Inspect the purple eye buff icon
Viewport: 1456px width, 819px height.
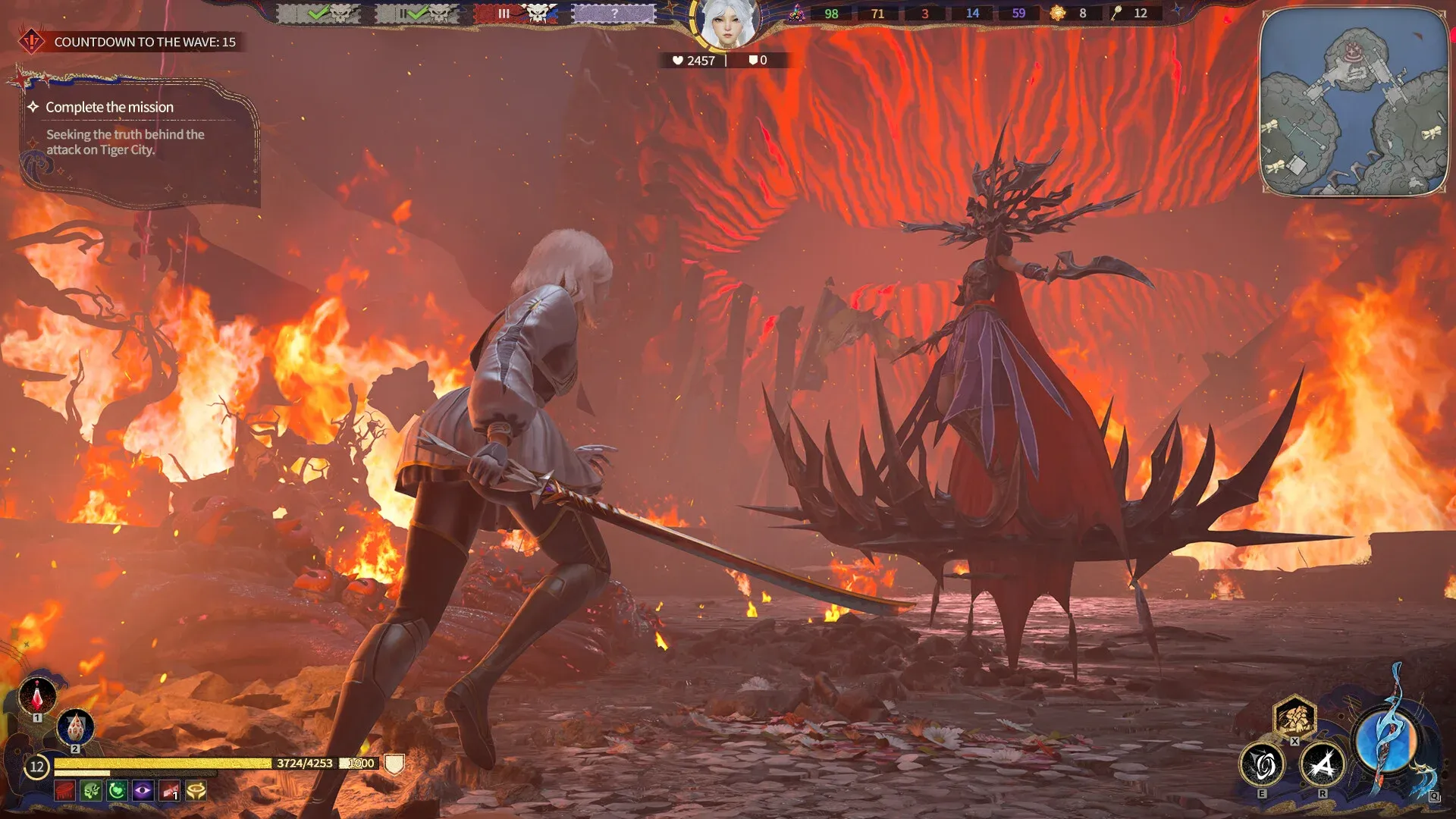coord(143,791)
